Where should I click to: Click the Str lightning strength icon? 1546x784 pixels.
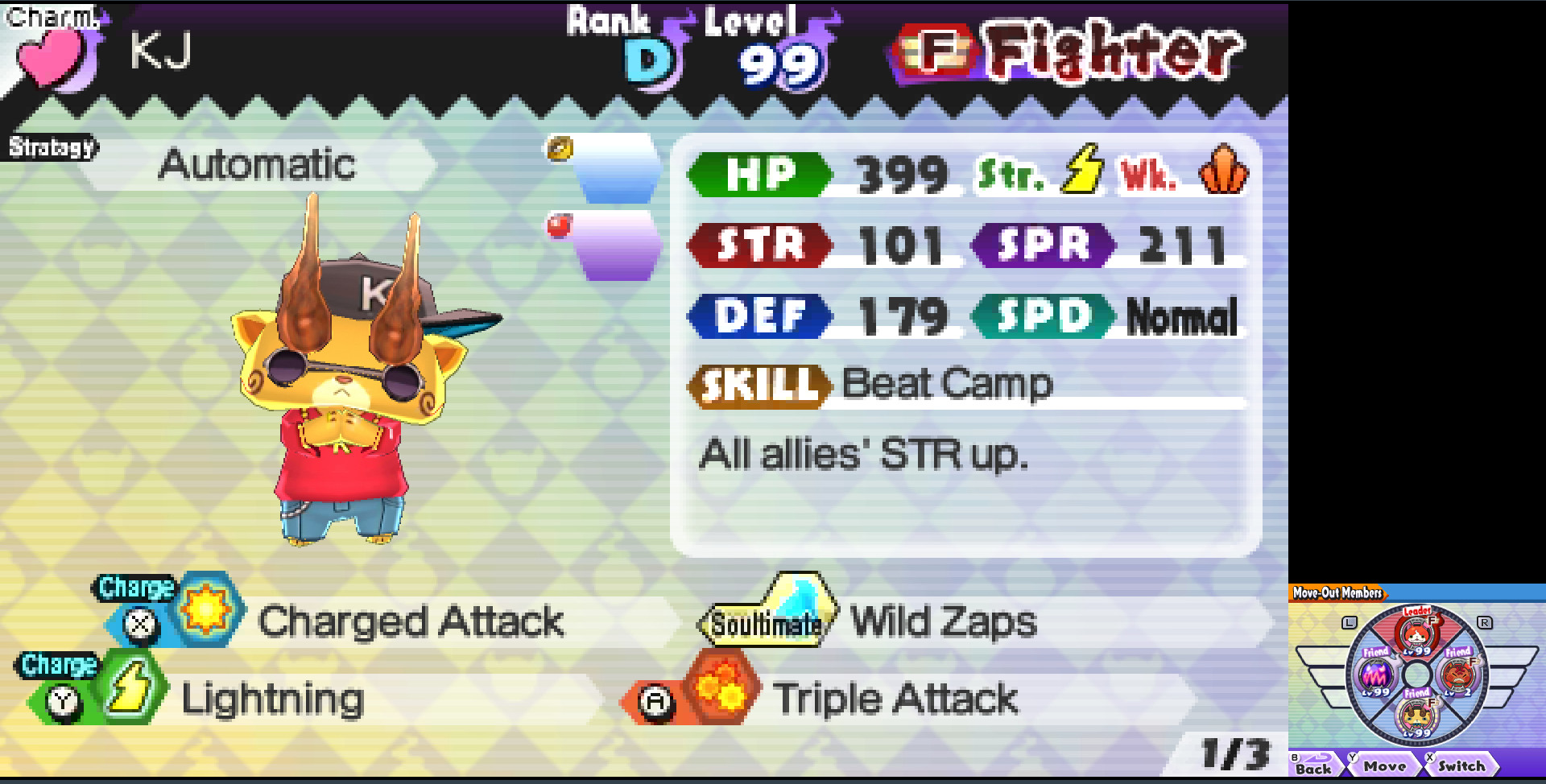tap(1082, 171)
